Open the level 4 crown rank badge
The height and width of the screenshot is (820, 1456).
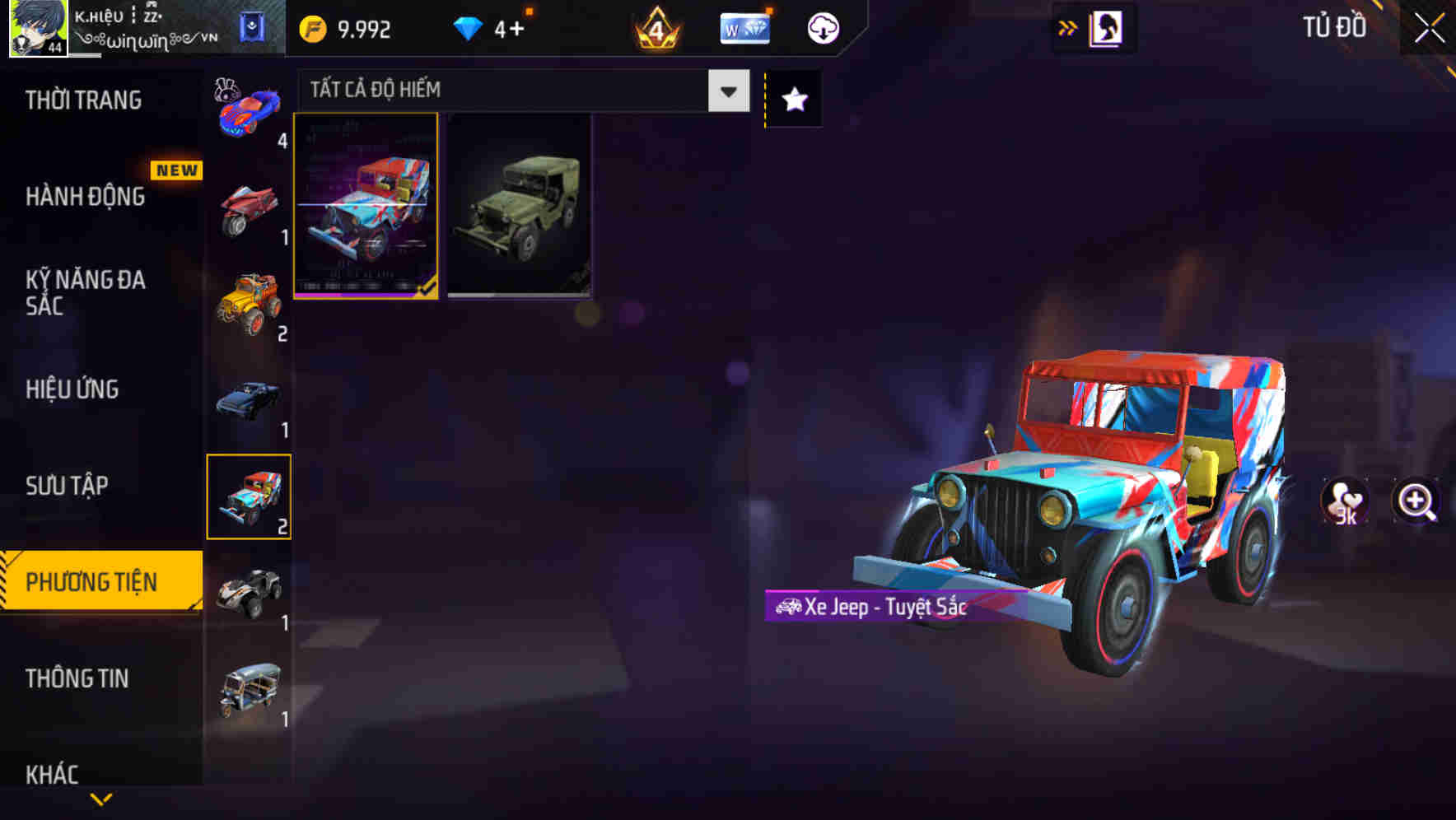655,28
